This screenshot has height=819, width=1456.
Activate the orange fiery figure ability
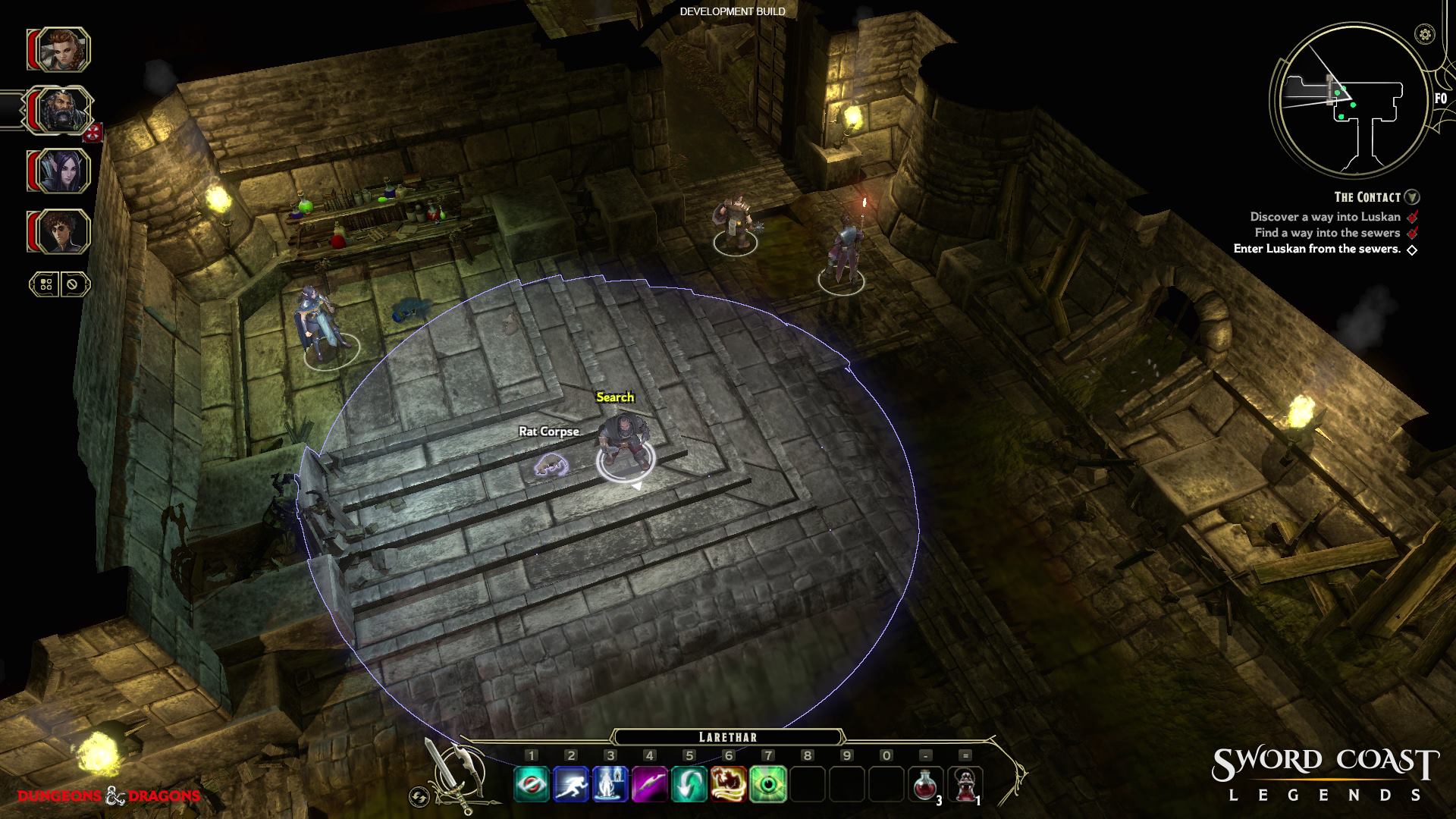point(729,784)
